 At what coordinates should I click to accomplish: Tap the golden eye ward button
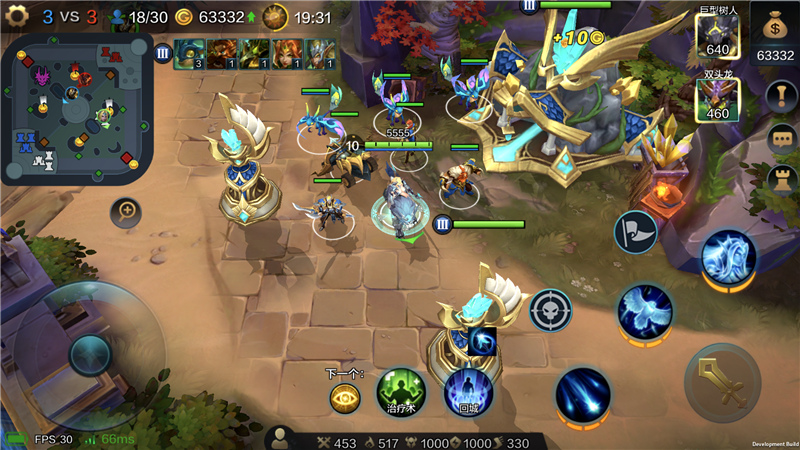[x=345, y=398]
